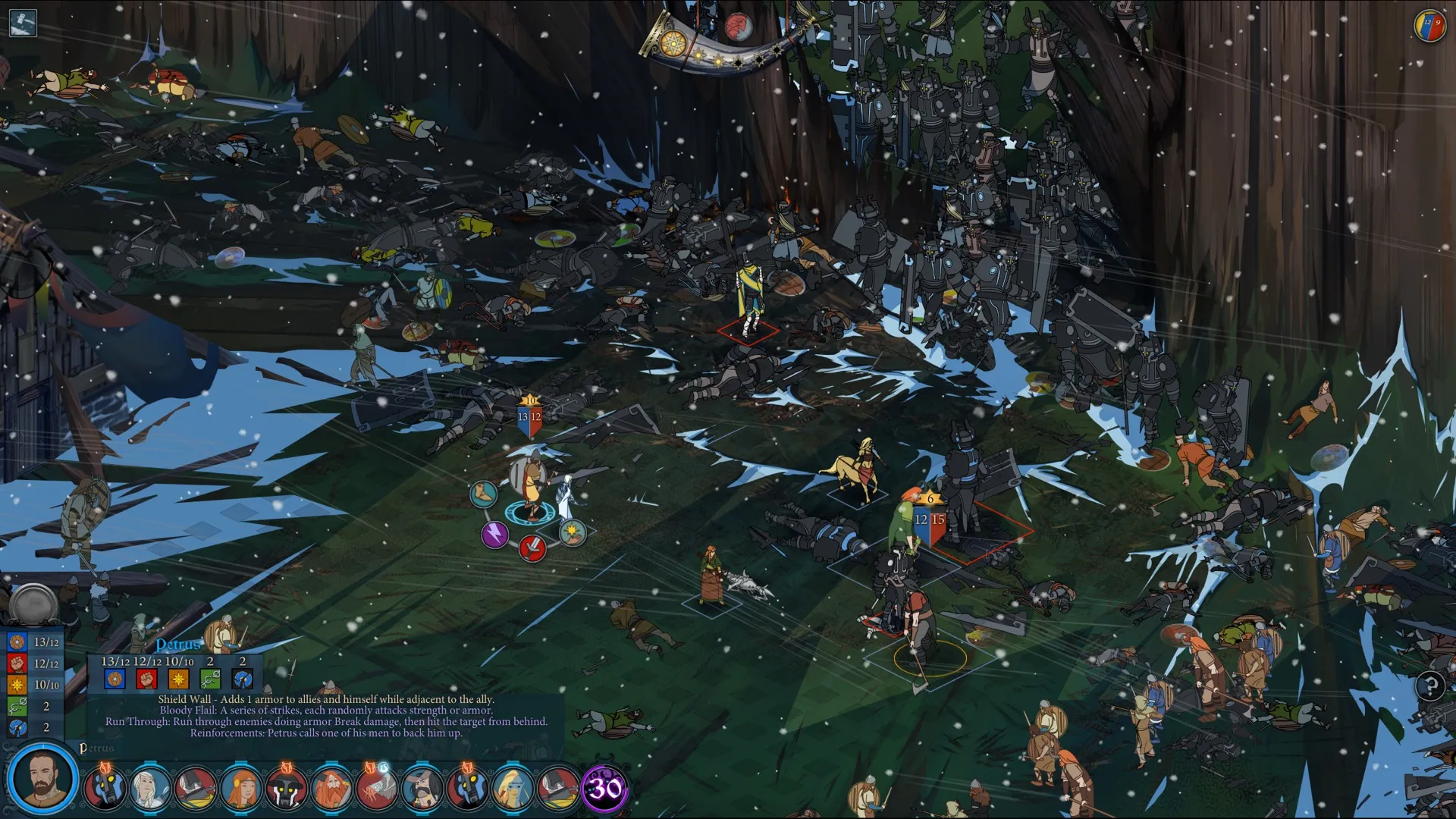Choose the boot move action on the wheel

482,494
